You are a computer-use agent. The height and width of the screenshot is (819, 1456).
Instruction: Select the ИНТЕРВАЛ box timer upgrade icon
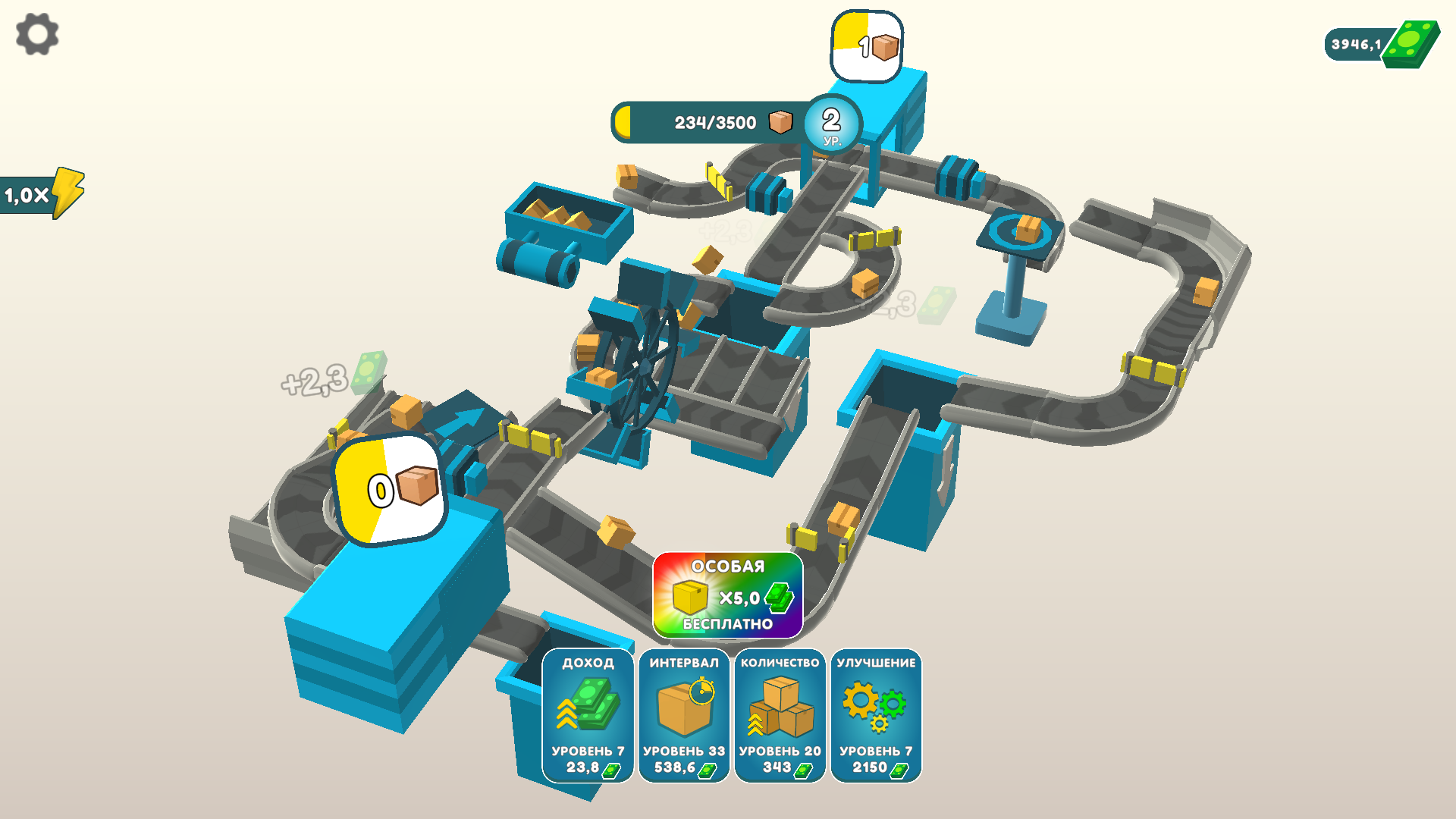683,705
